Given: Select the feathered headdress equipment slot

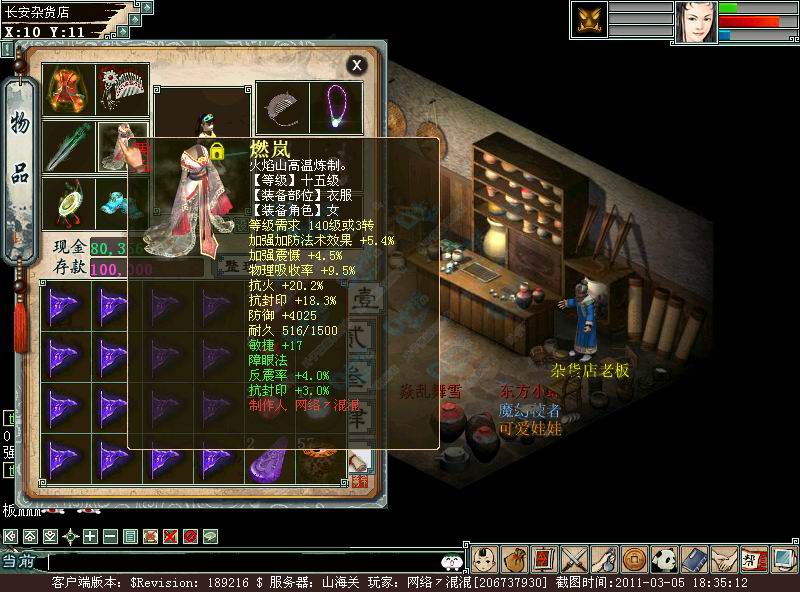Looking at the screenshot, I should [123, 90].
